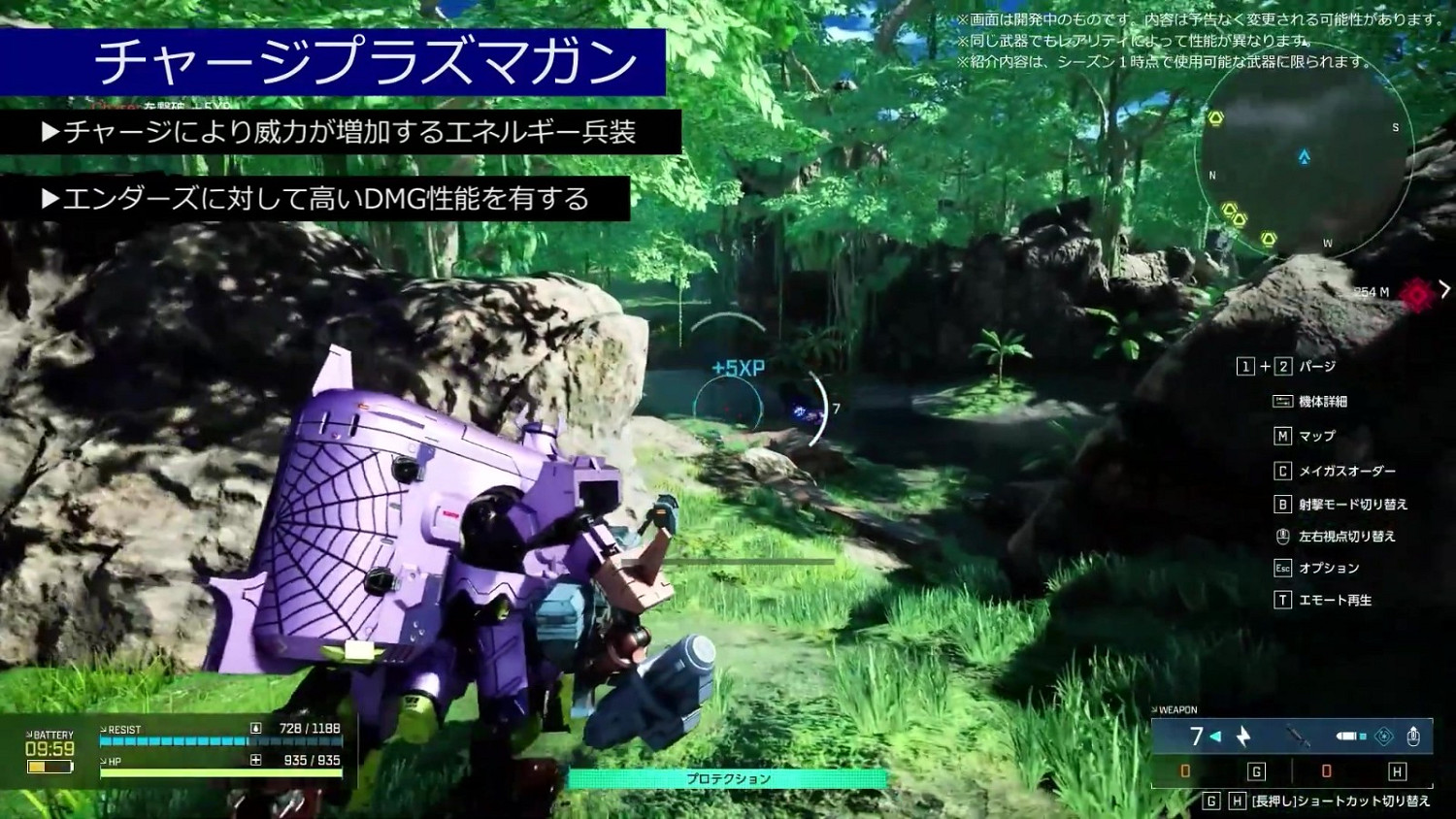Toggle the H weapon slot

[x=1398, y=771]
